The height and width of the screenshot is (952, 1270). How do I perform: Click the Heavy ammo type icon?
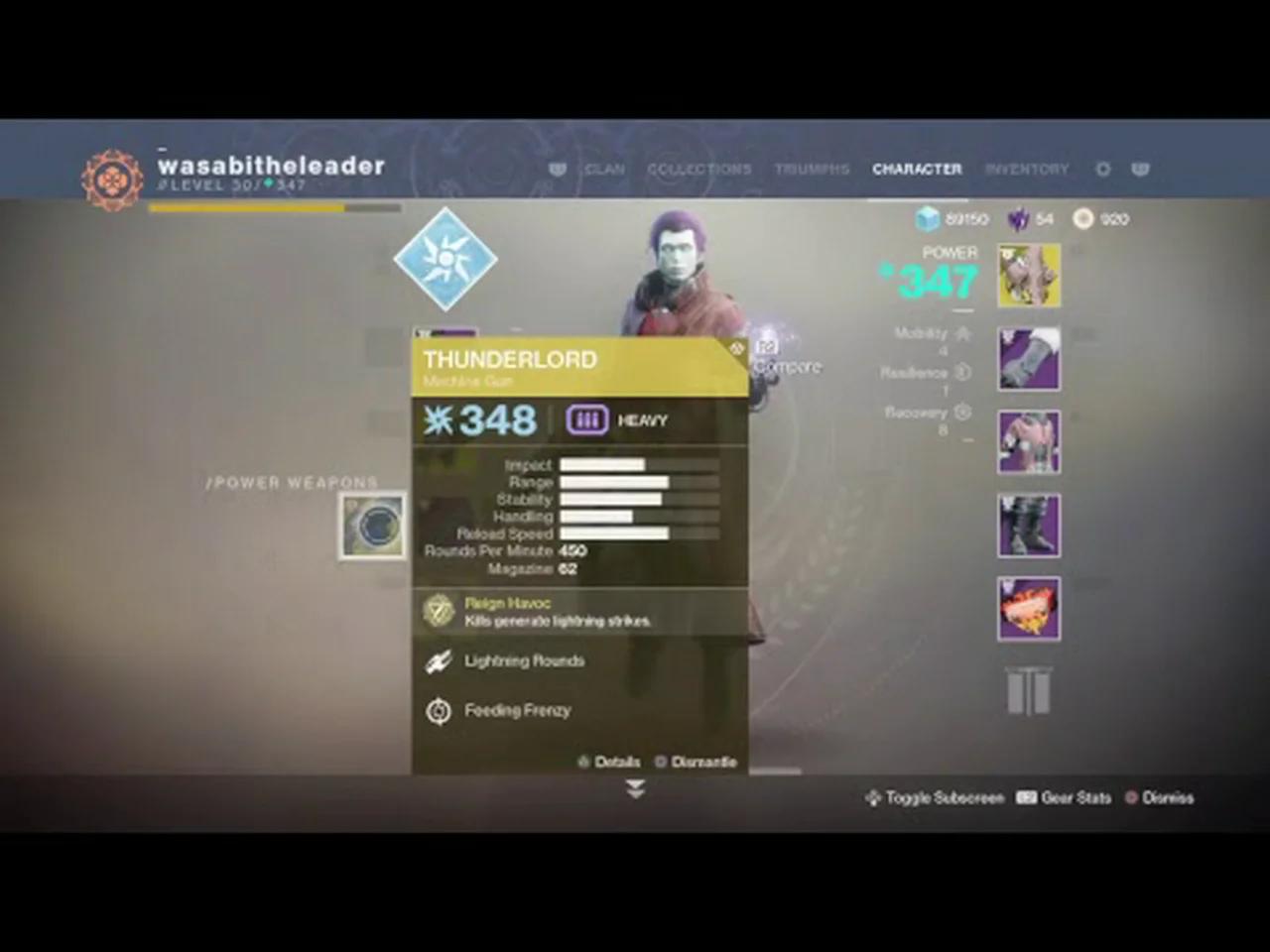click(x=586, y=419)
